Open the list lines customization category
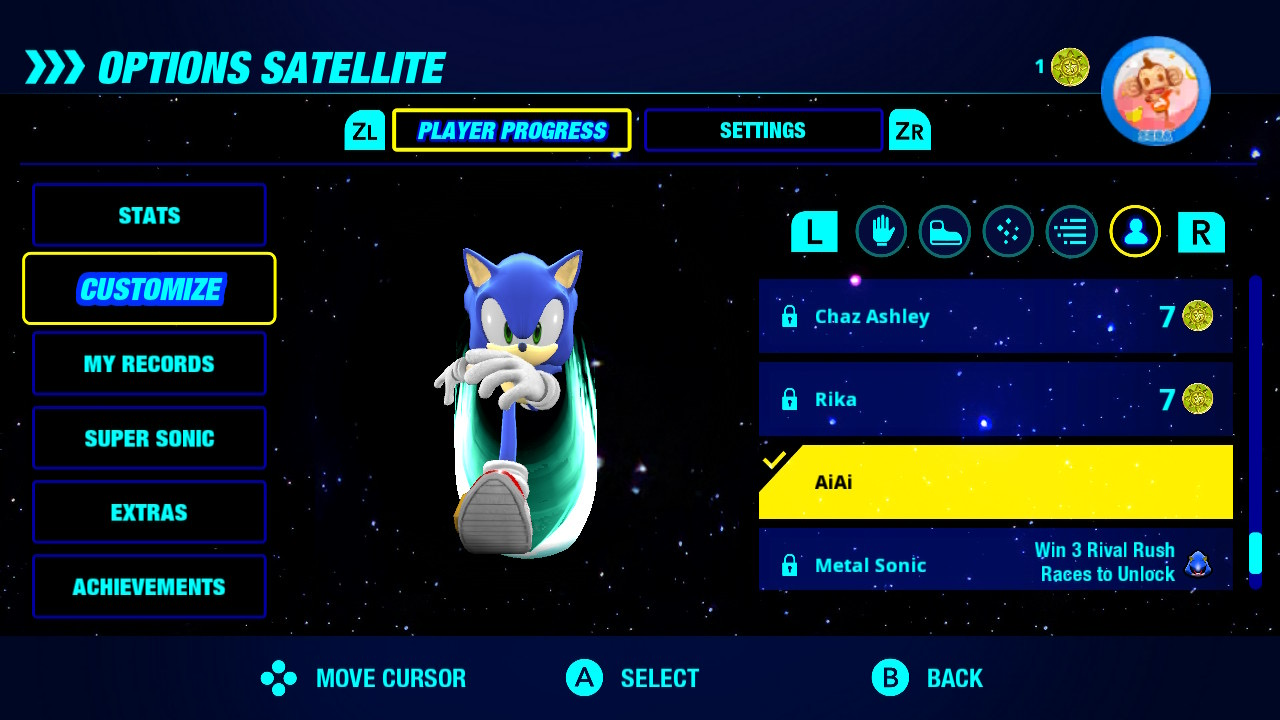The height and width of the screenshot is (720, 1280). [x=1071, y=232]
